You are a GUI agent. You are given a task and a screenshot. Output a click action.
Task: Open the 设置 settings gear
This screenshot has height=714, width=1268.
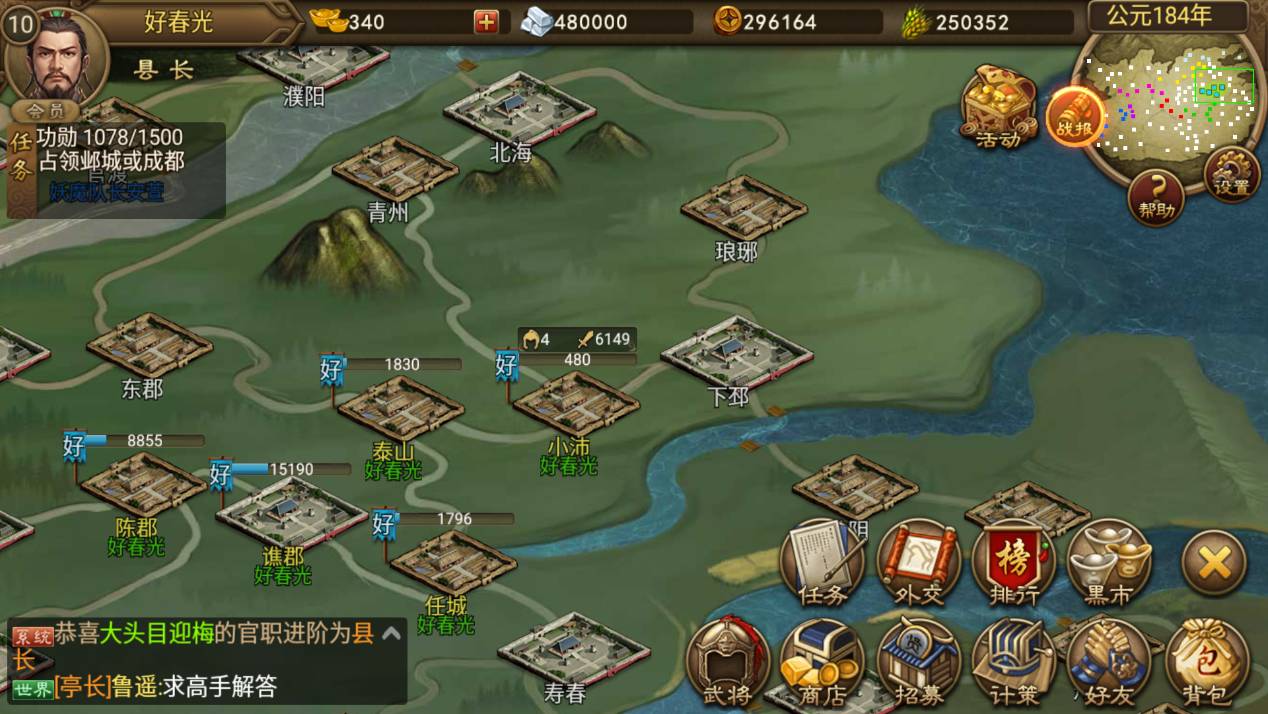coord(1231,174)
